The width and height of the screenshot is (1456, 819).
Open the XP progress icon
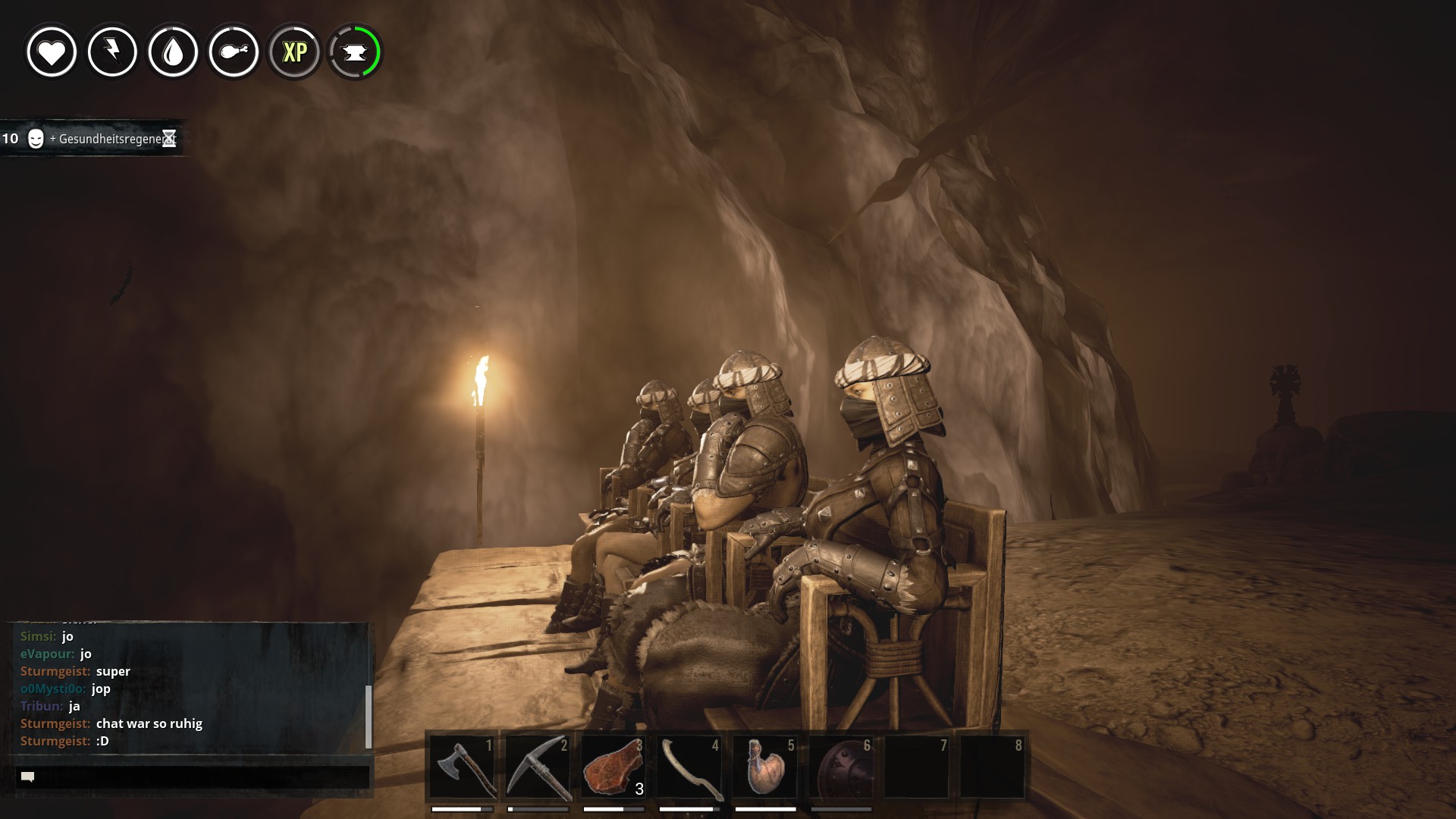click(x=294, y=52)
